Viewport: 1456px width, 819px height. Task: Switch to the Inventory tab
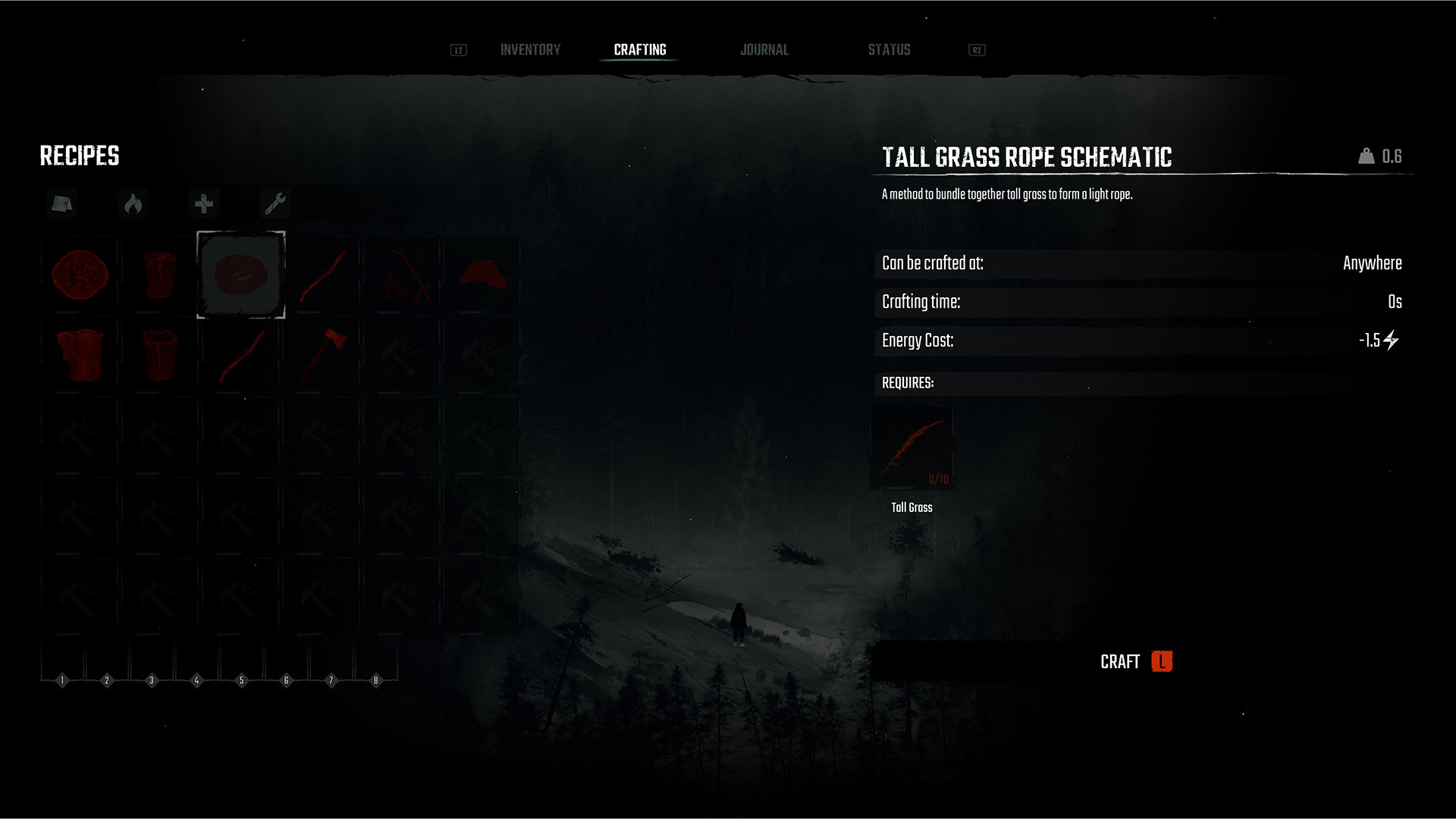529,49
